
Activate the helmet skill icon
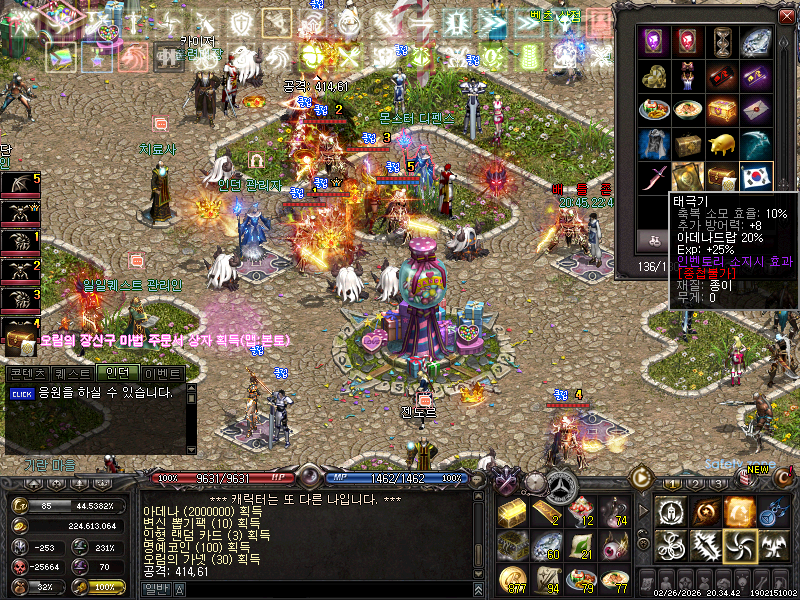671,511
